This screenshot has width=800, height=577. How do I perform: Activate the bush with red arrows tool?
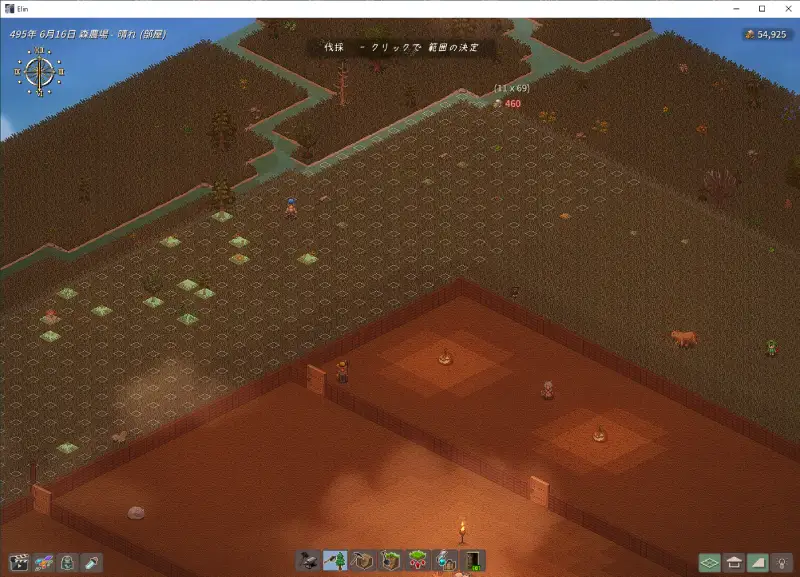417,561
